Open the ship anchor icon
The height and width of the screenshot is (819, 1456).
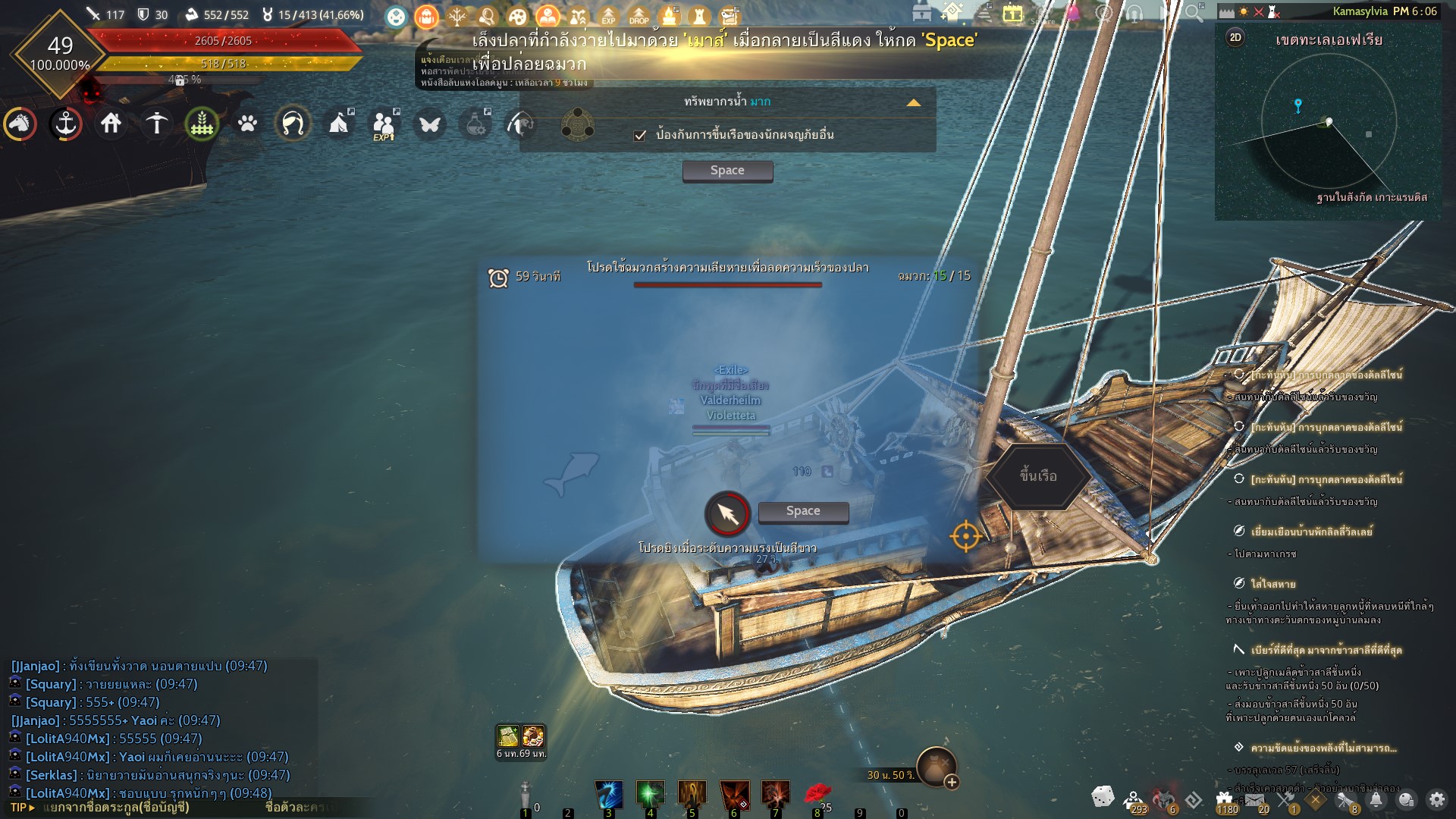pyautogui.click(x=66, y=123)
